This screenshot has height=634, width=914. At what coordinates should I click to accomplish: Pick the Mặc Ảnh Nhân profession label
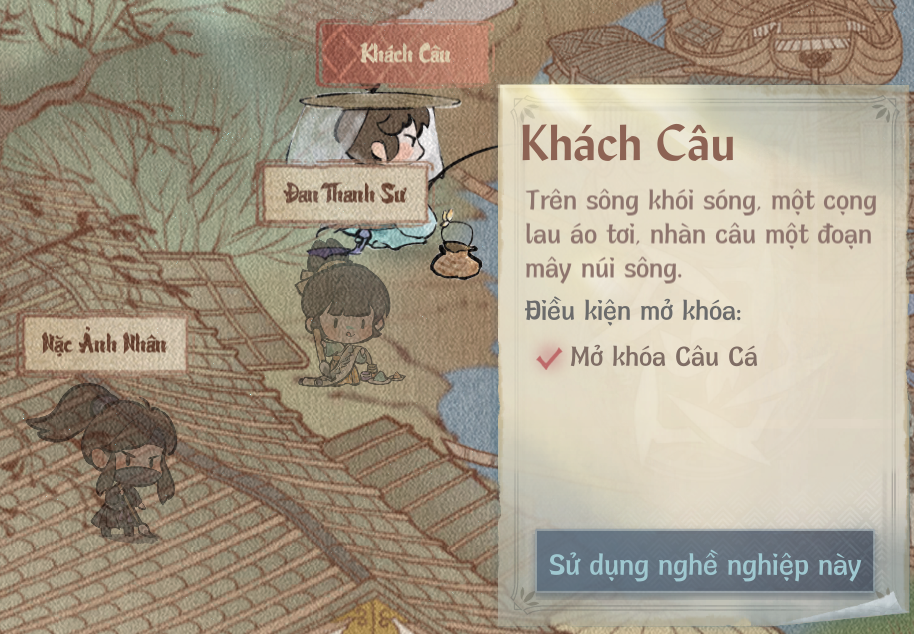tap(103, 344)
